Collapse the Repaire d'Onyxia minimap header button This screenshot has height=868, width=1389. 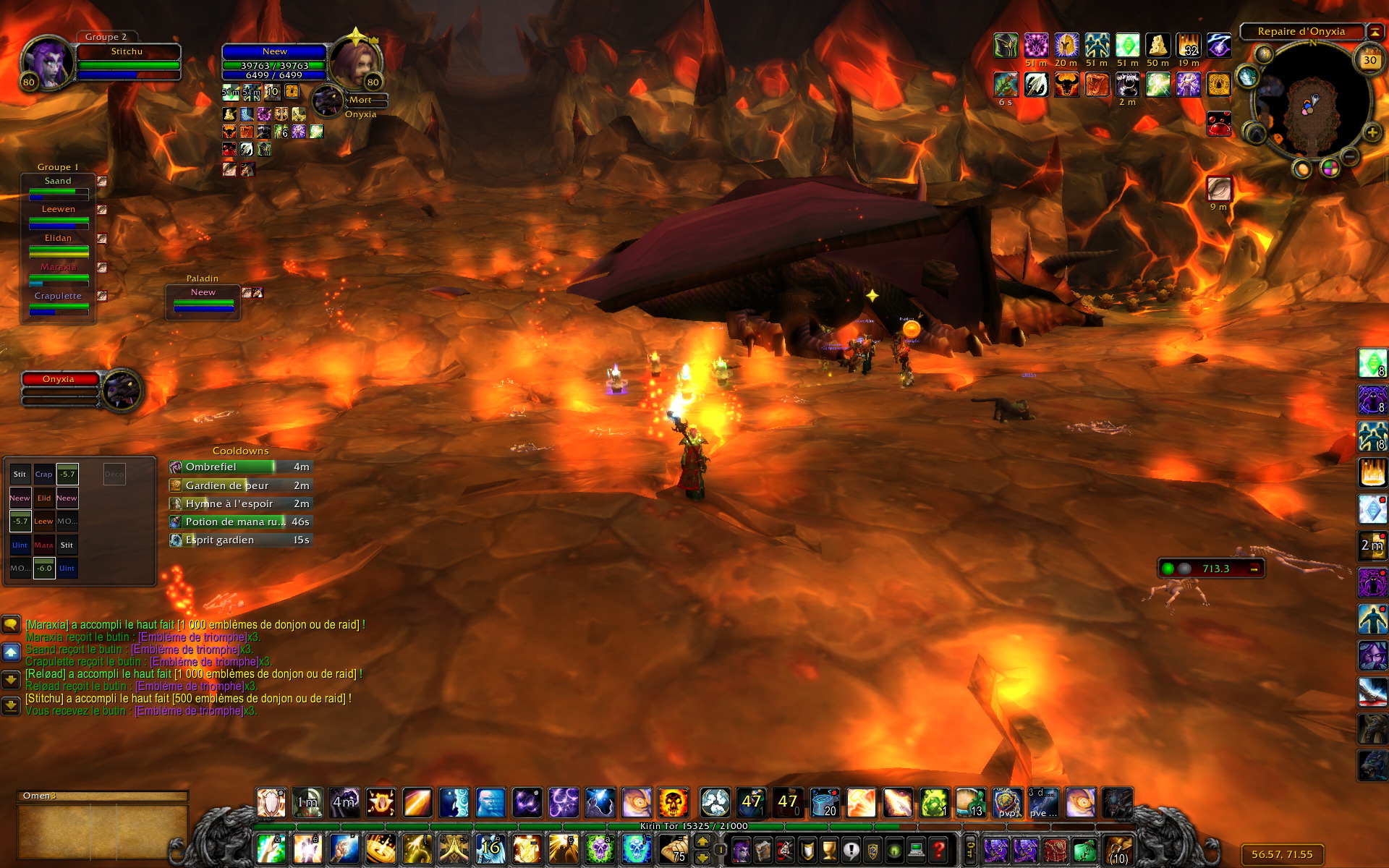click(x=1375, y=32)
